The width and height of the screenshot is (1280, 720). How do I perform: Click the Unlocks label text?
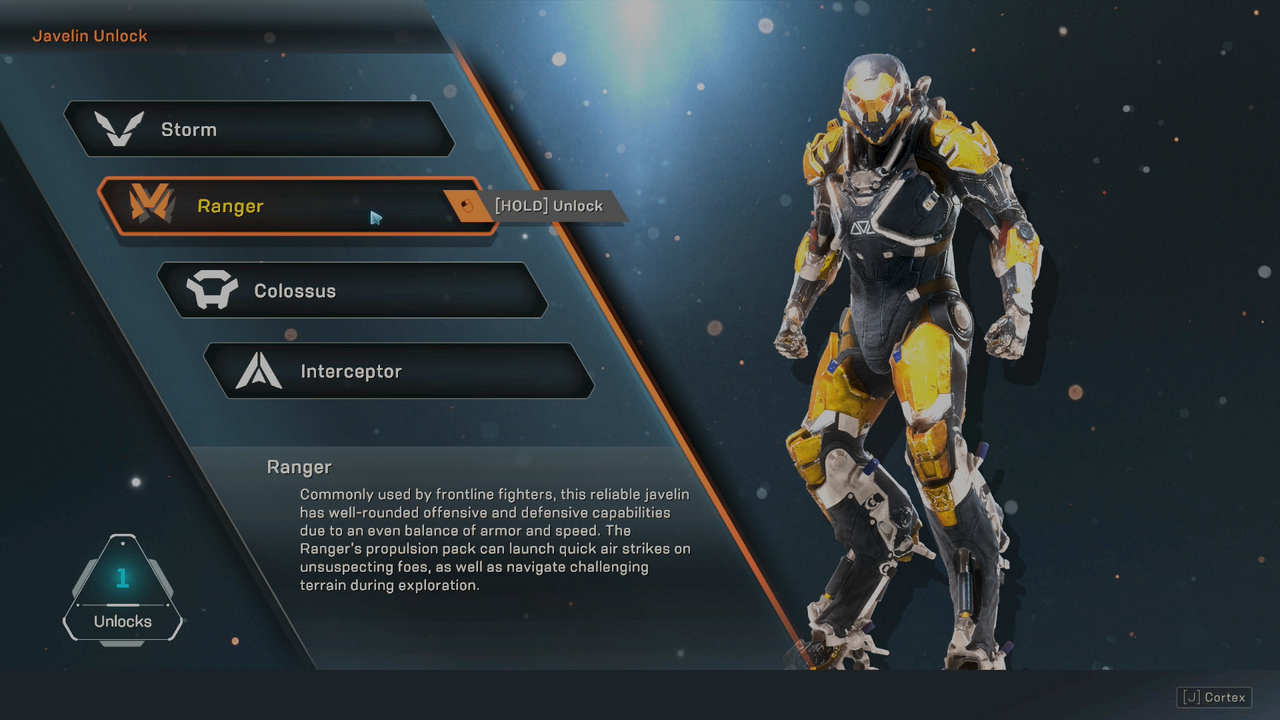[122, 621]
